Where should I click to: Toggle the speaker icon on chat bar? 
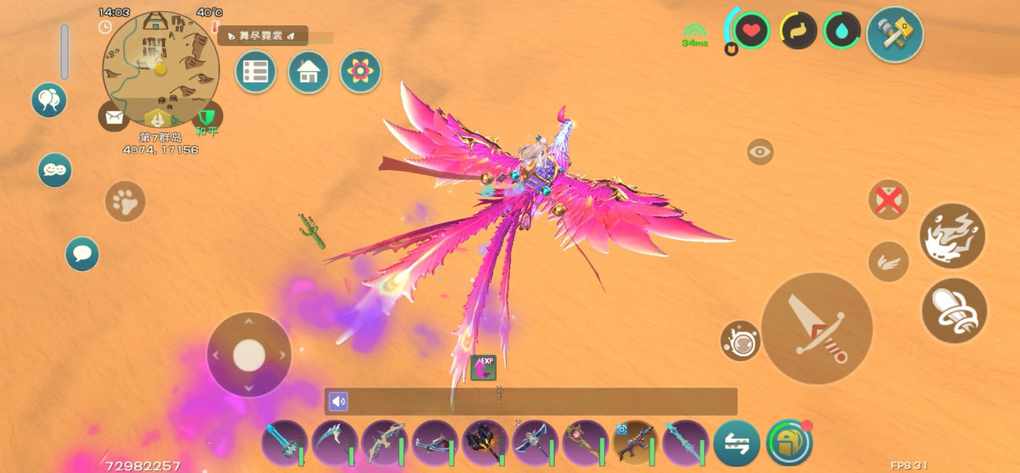coord(339,402)
